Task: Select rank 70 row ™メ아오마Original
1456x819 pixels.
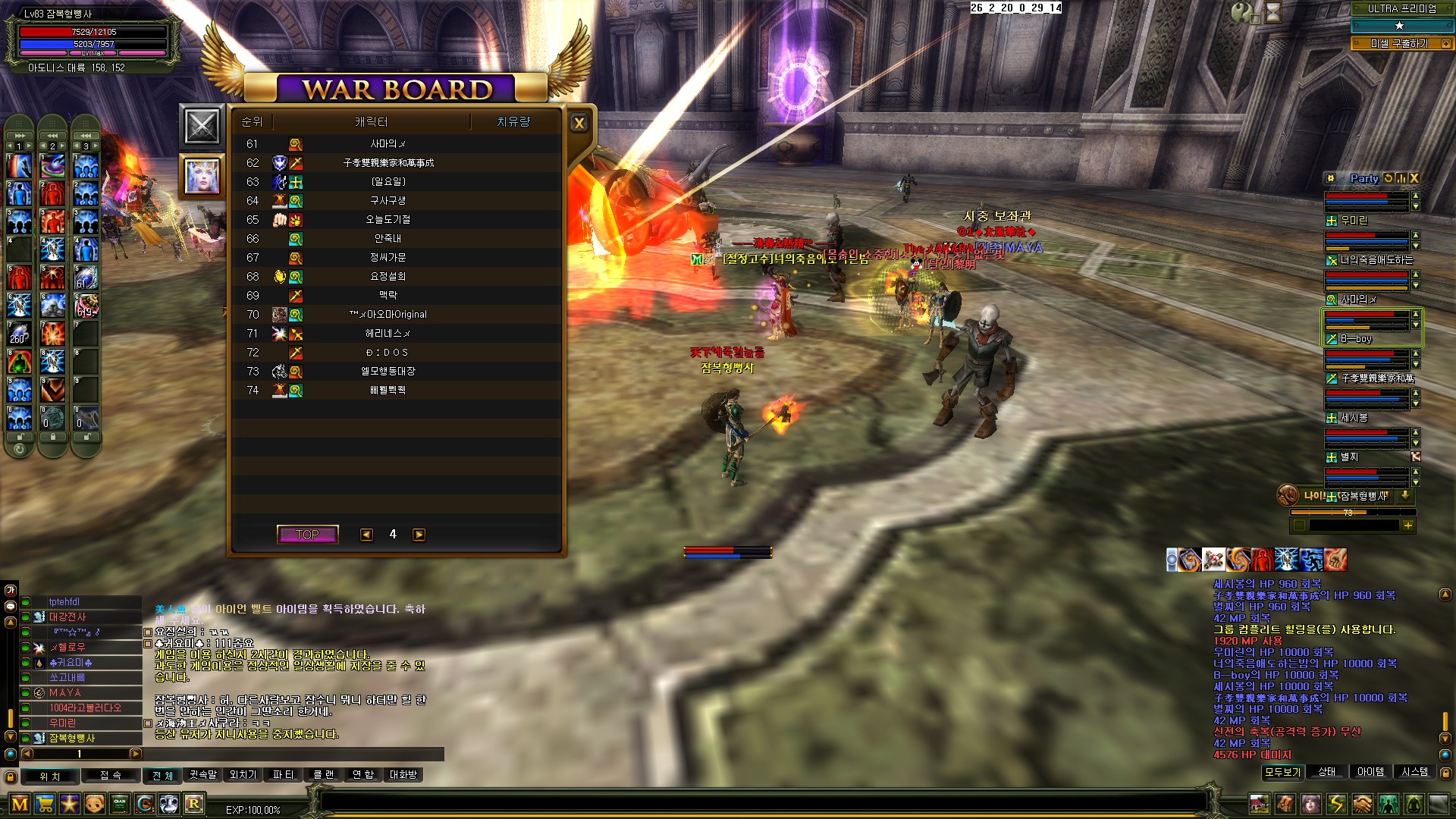Action: click(x=388, y=315)
